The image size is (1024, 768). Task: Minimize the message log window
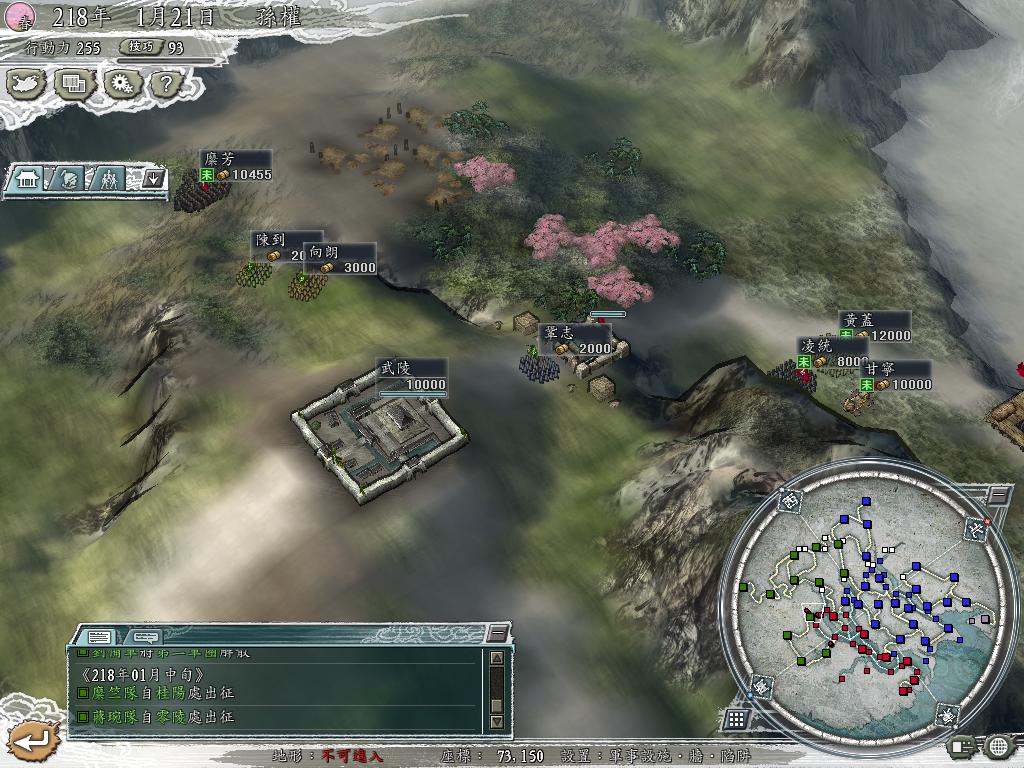click(497, 634)
